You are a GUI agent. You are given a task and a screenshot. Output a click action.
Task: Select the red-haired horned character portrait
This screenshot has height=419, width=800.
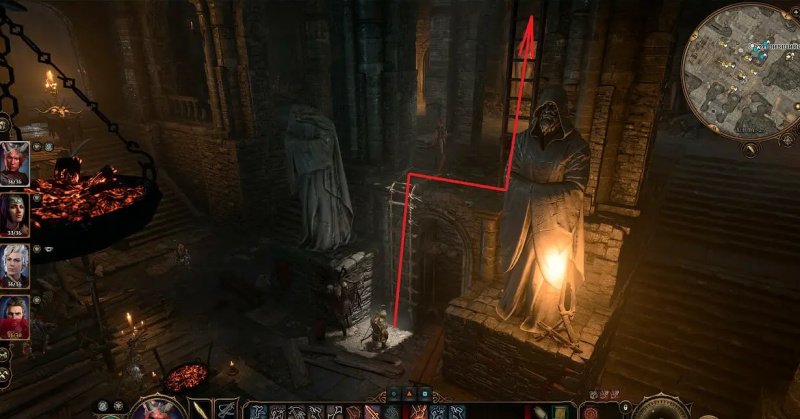click(x=14, y=160)
